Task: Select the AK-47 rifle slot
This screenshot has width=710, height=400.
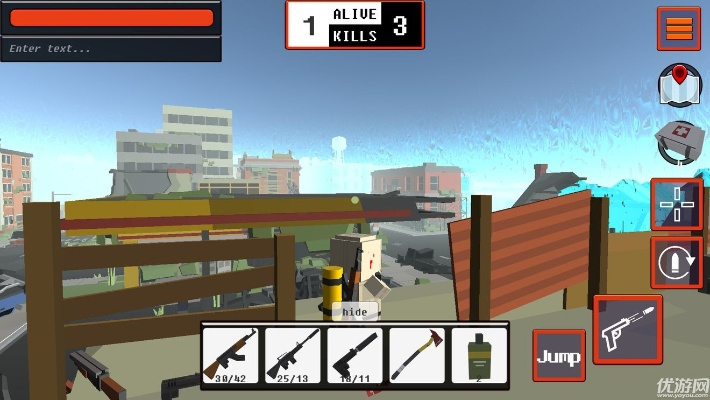Action: pos(231,354)
